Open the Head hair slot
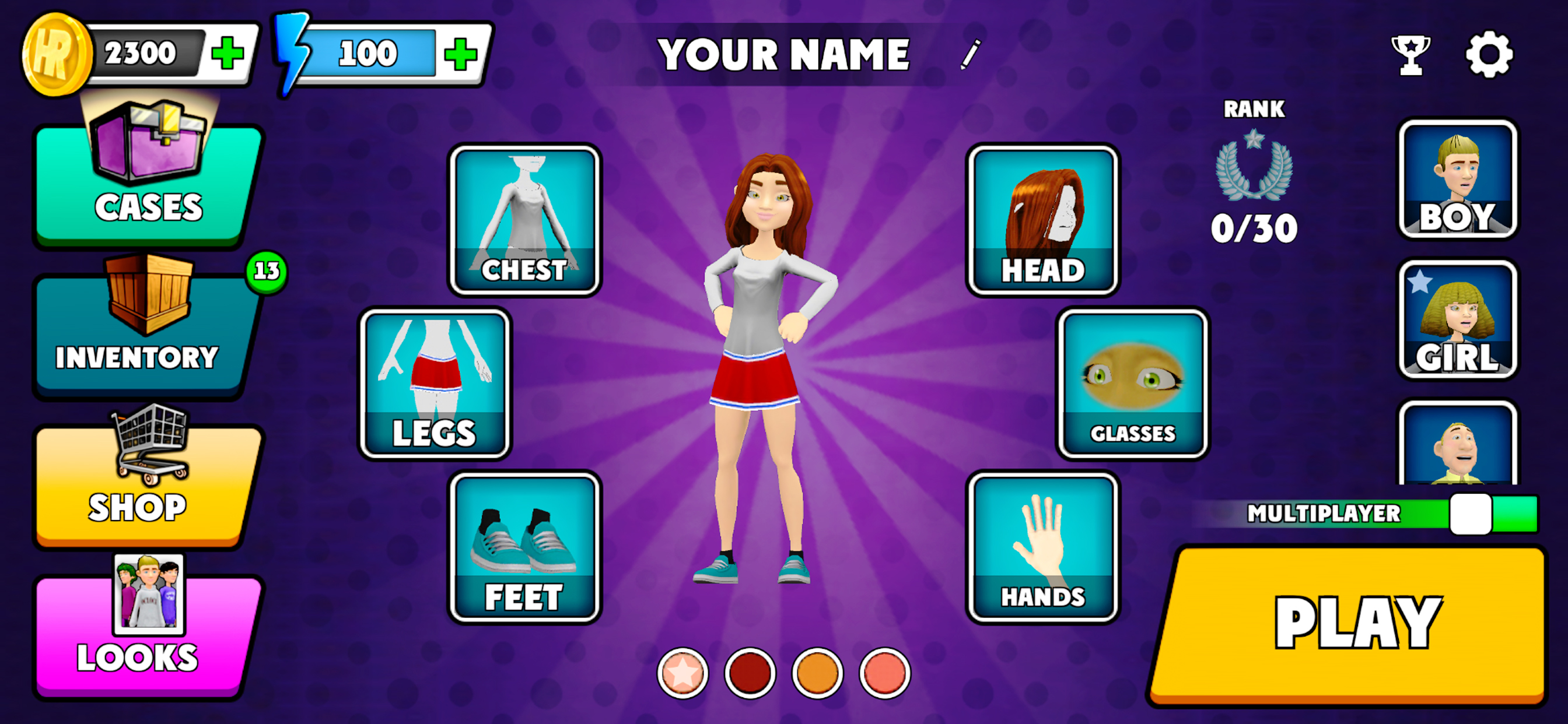Viewport: 1568px width, 724px height. 1042,220
